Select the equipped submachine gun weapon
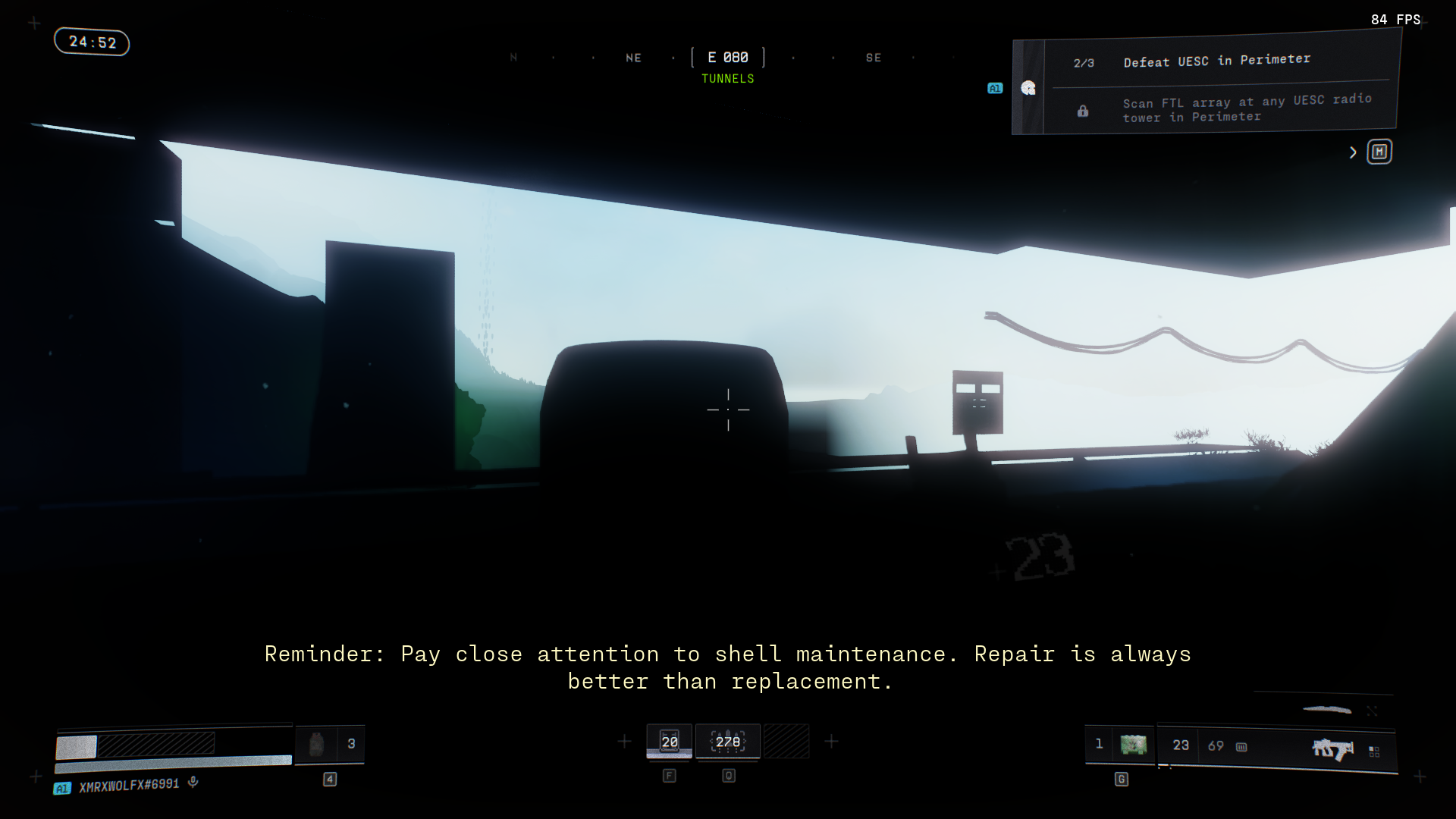This screenshot has width=1456, height=819. tap(1332, 749)
